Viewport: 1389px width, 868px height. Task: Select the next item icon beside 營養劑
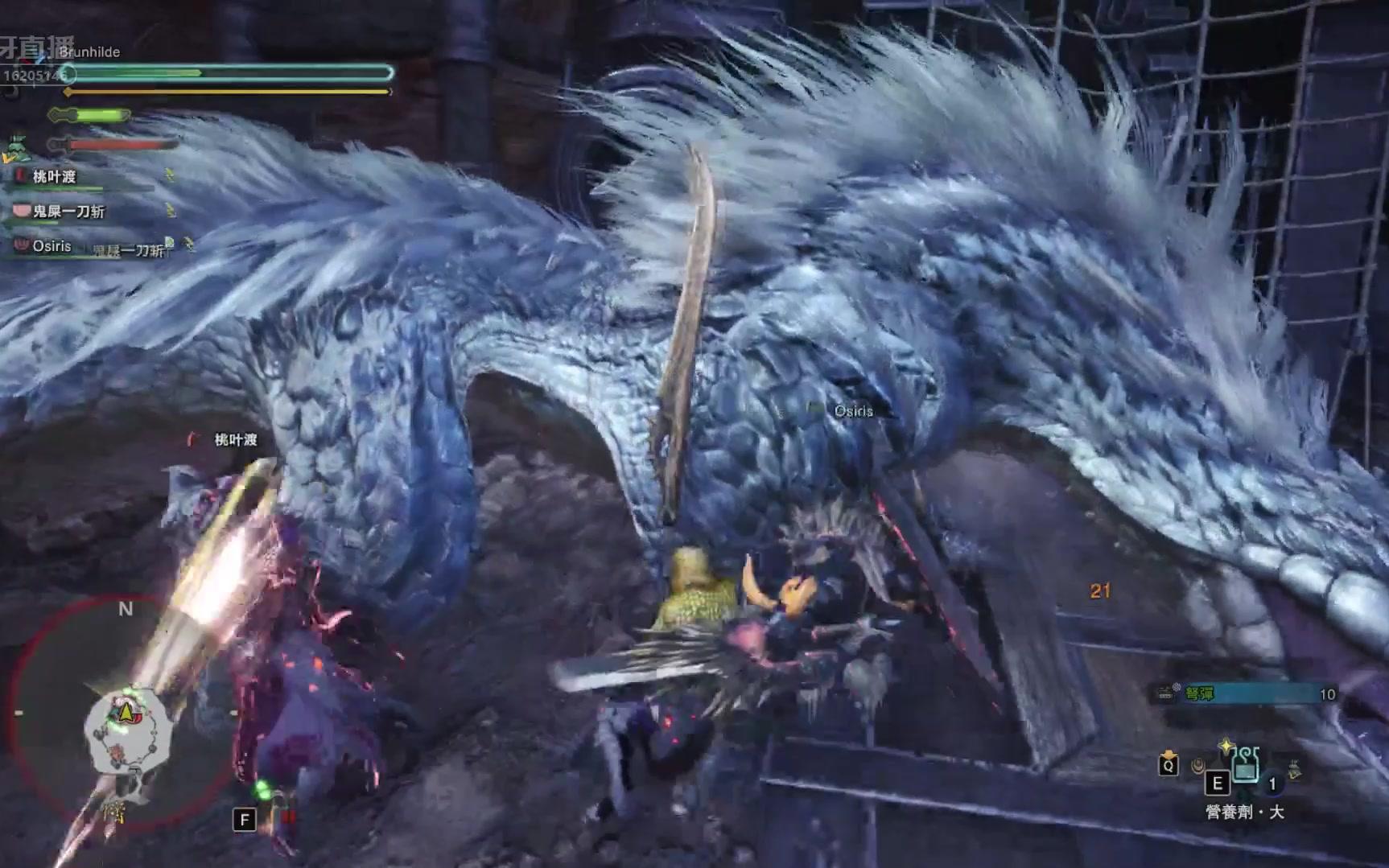coord(1292,769)
